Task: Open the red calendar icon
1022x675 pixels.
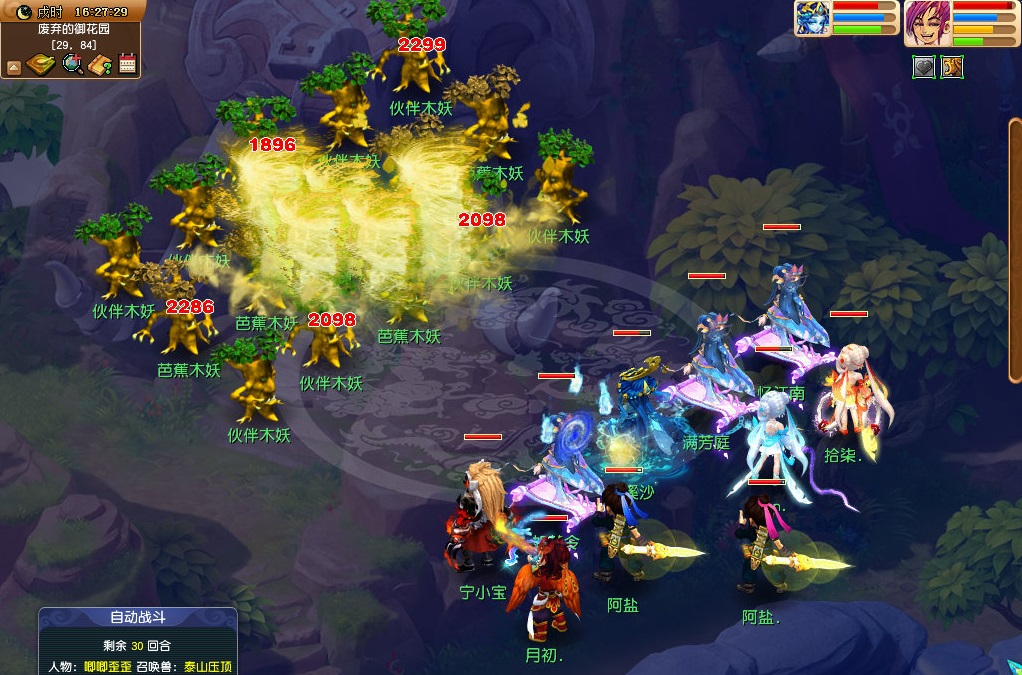Action: (127, 65)
